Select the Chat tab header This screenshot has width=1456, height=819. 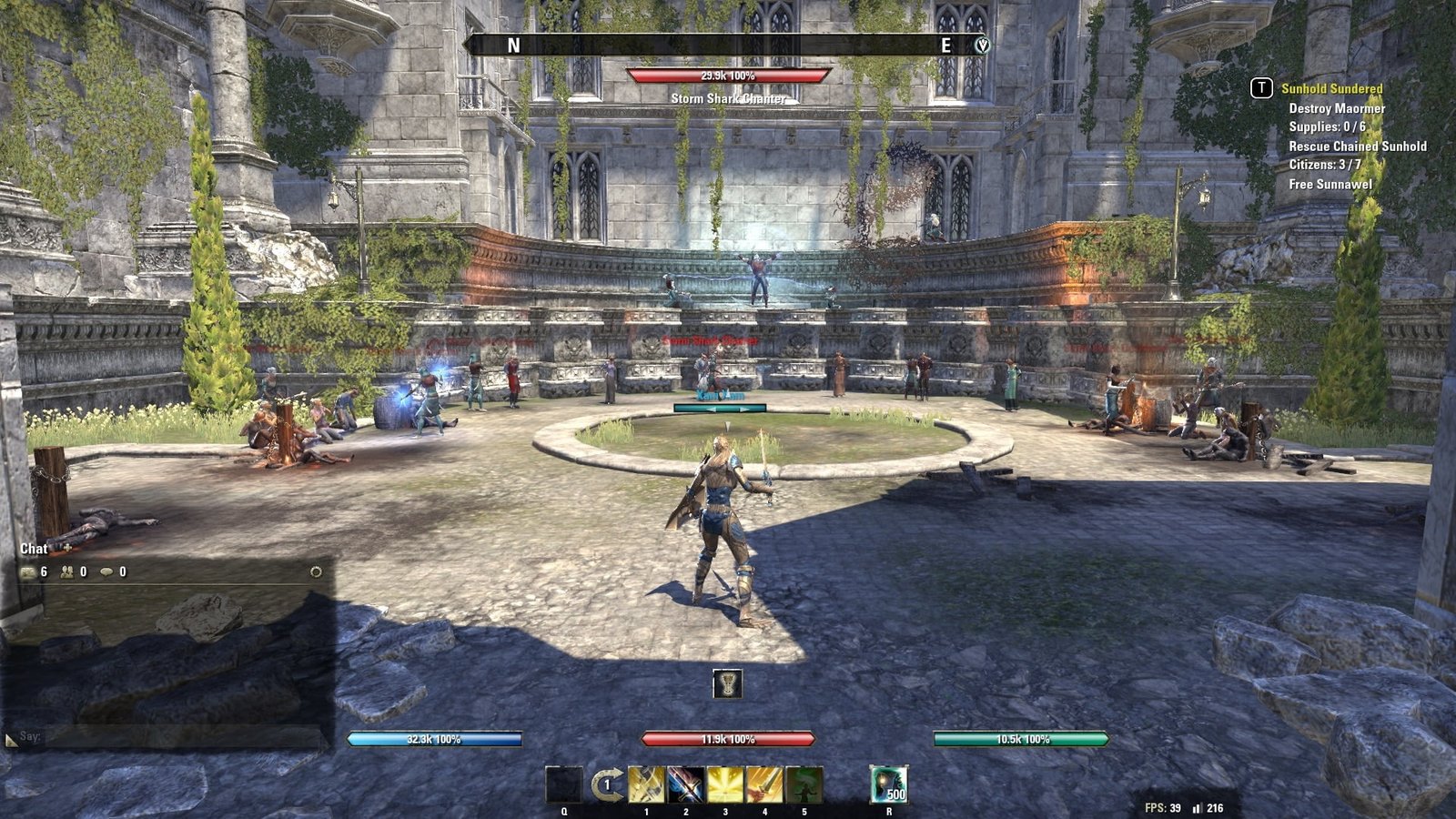point(34,549)
